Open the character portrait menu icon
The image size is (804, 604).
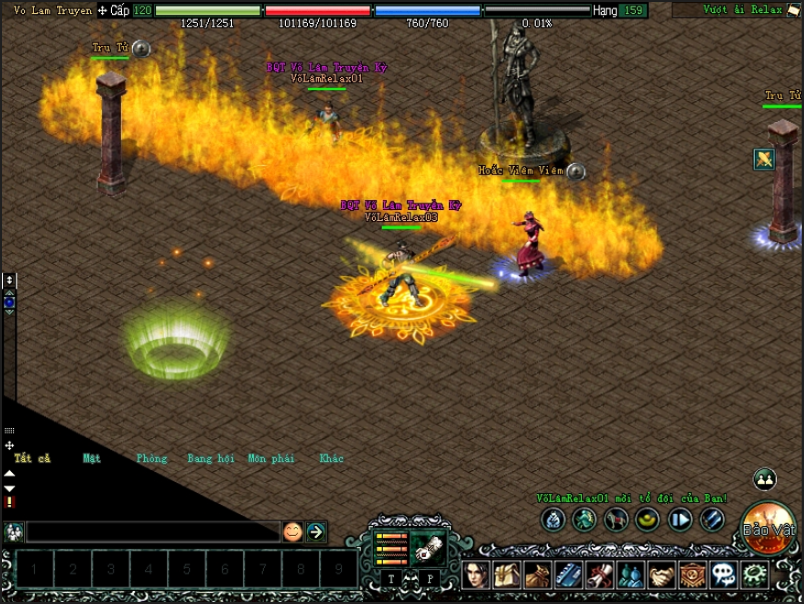click(477, 575)
